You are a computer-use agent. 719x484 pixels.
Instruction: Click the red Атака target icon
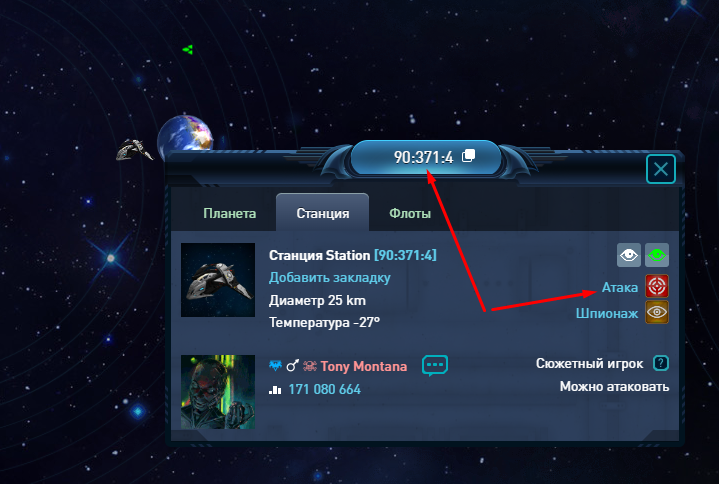pyautogui.click(x=656, y=287)
